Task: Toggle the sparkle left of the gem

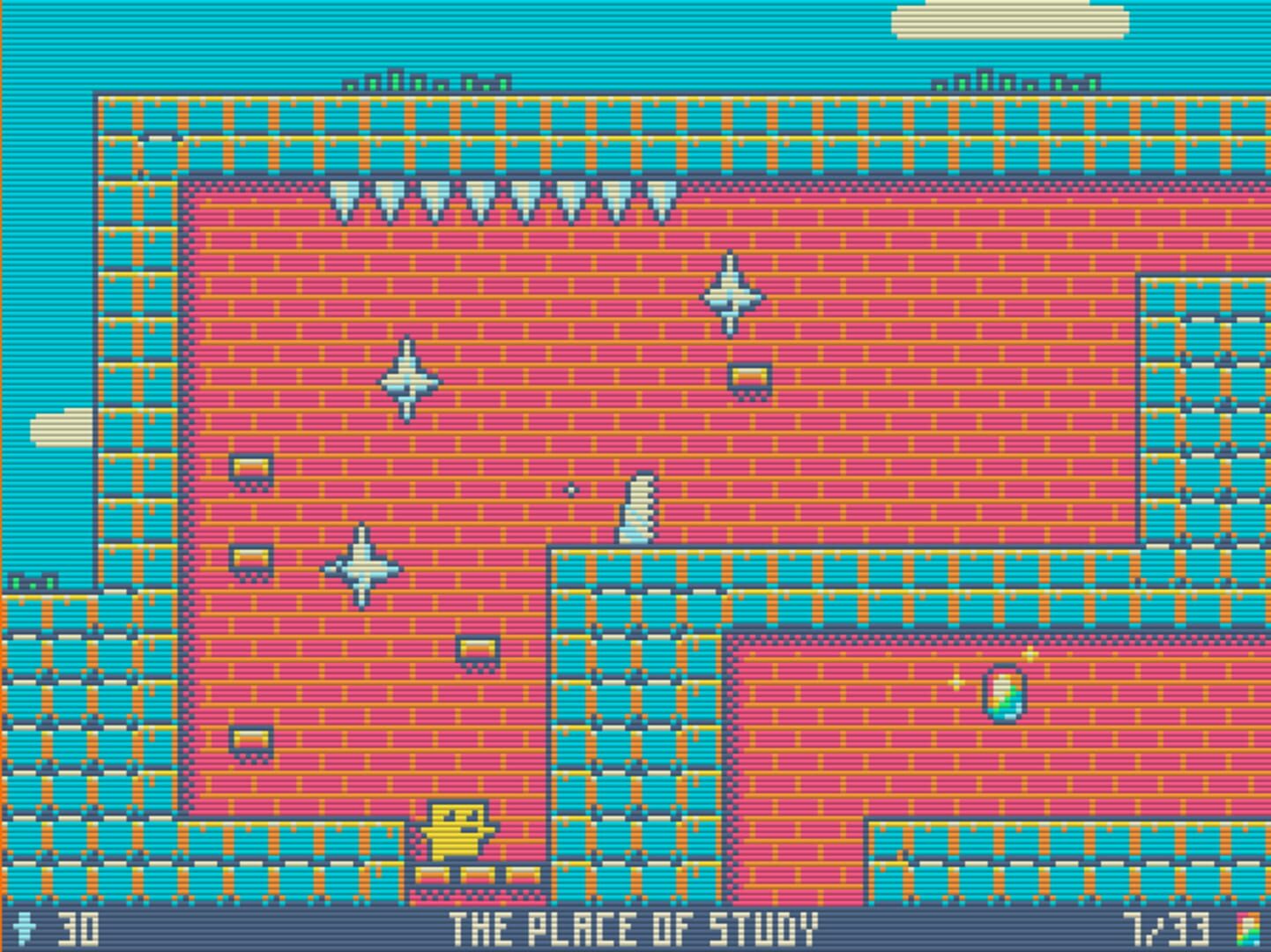Action: (957, 681)
